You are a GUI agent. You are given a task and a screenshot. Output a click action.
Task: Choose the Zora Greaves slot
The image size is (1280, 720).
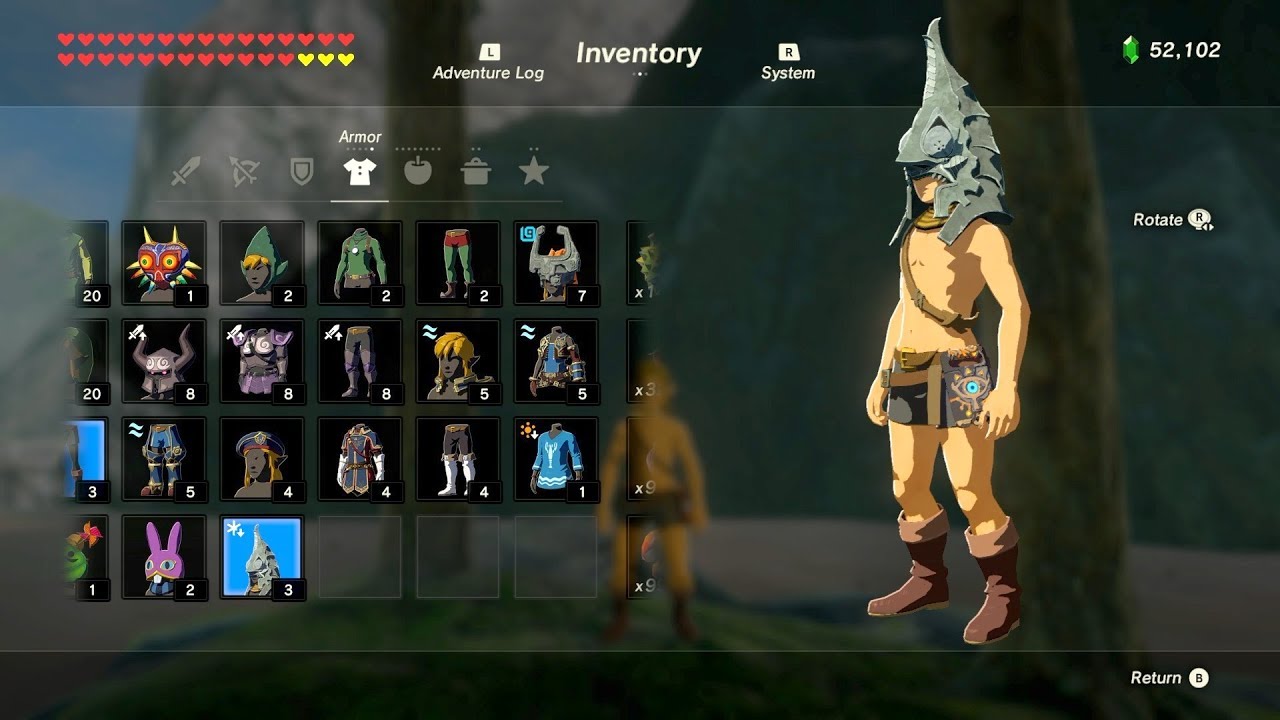click(x=164, y=459)
